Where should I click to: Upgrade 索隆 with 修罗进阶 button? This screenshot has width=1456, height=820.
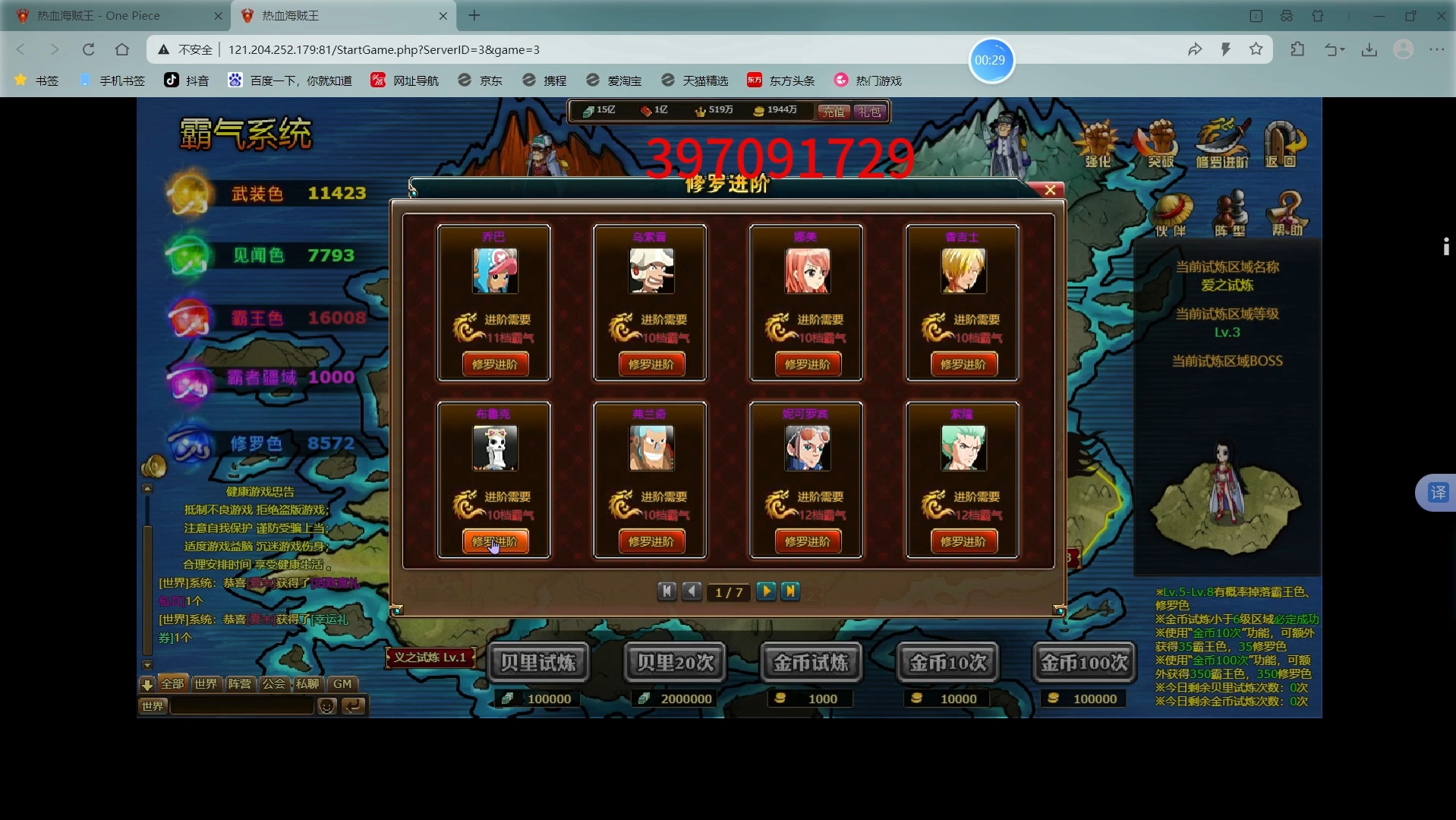tap(963, 541)
